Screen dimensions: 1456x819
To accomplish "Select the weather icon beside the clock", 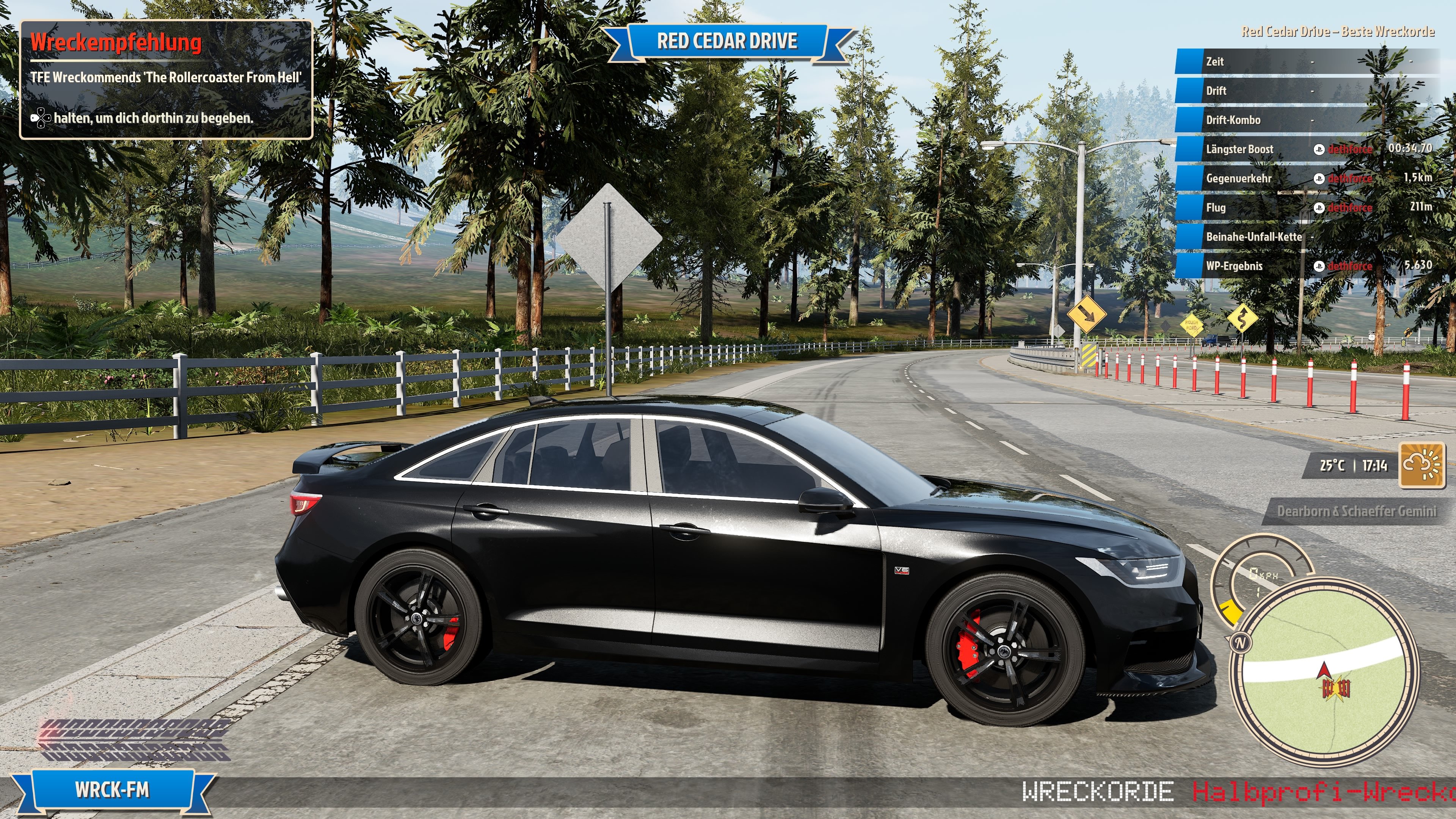I will point(1421,465).
